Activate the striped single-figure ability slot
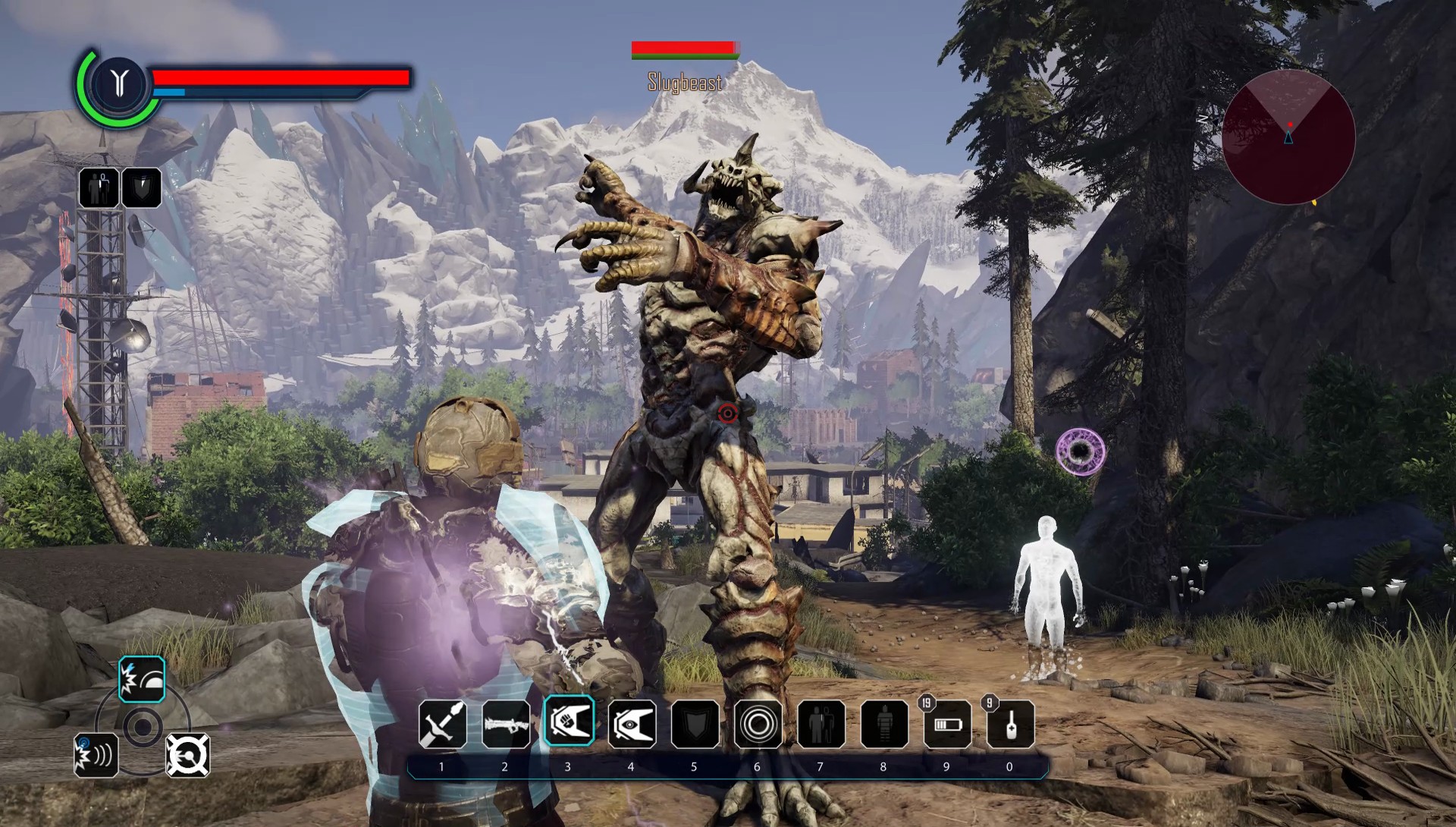 [x=884, y=724]
